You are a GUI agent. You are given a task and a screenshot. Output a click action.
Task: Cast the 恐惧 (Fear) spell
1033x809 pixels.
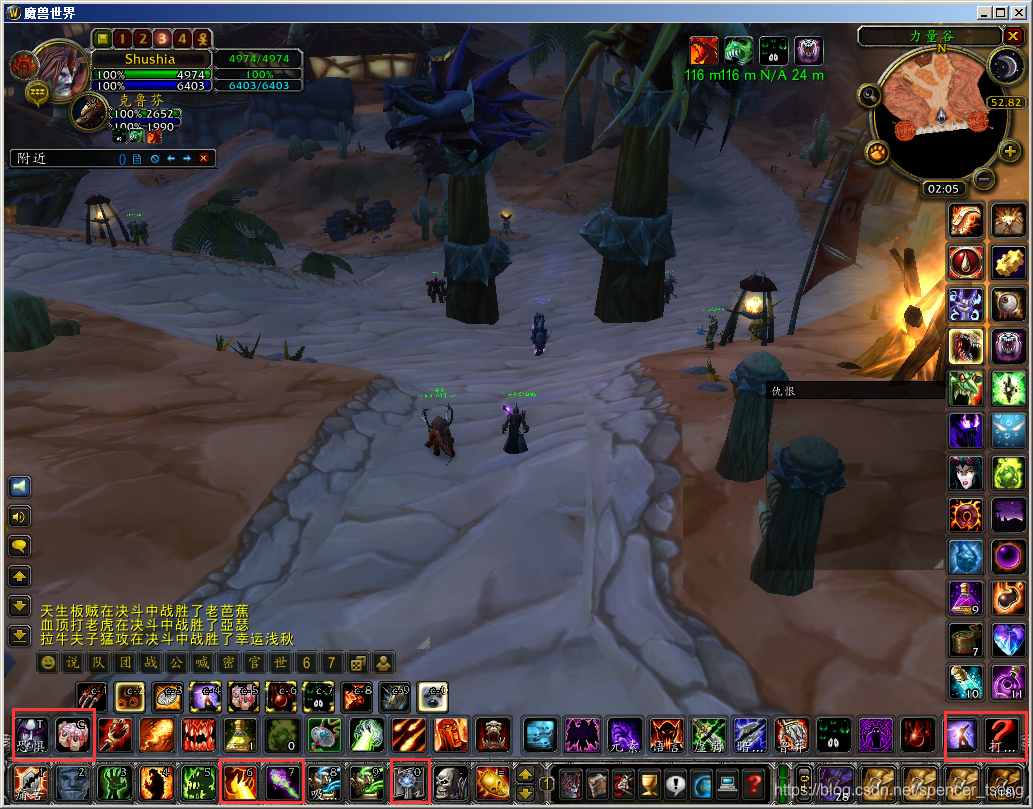point(31,736)
